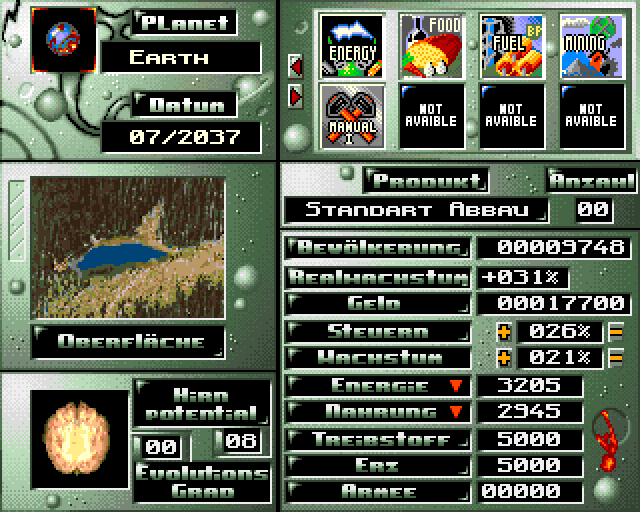Open the Oberfläche surface button
Viewport: 640px width, 512px height.
[x=130, y=341]
